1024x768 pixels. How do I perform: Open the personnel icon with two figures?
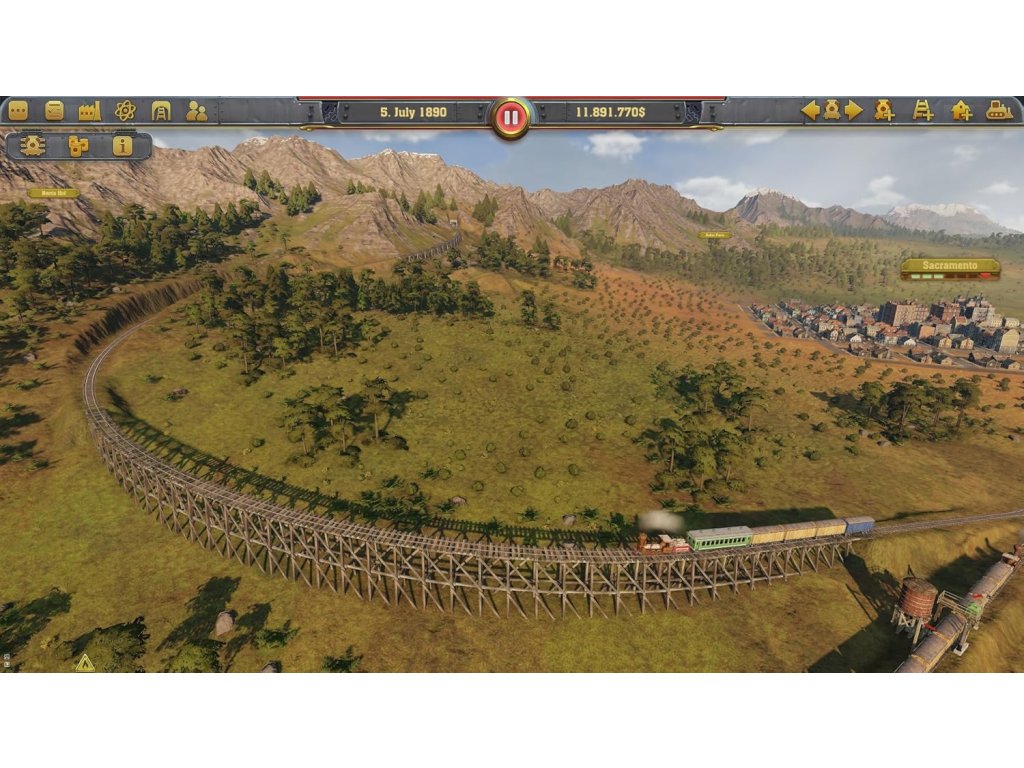point(197,111)
